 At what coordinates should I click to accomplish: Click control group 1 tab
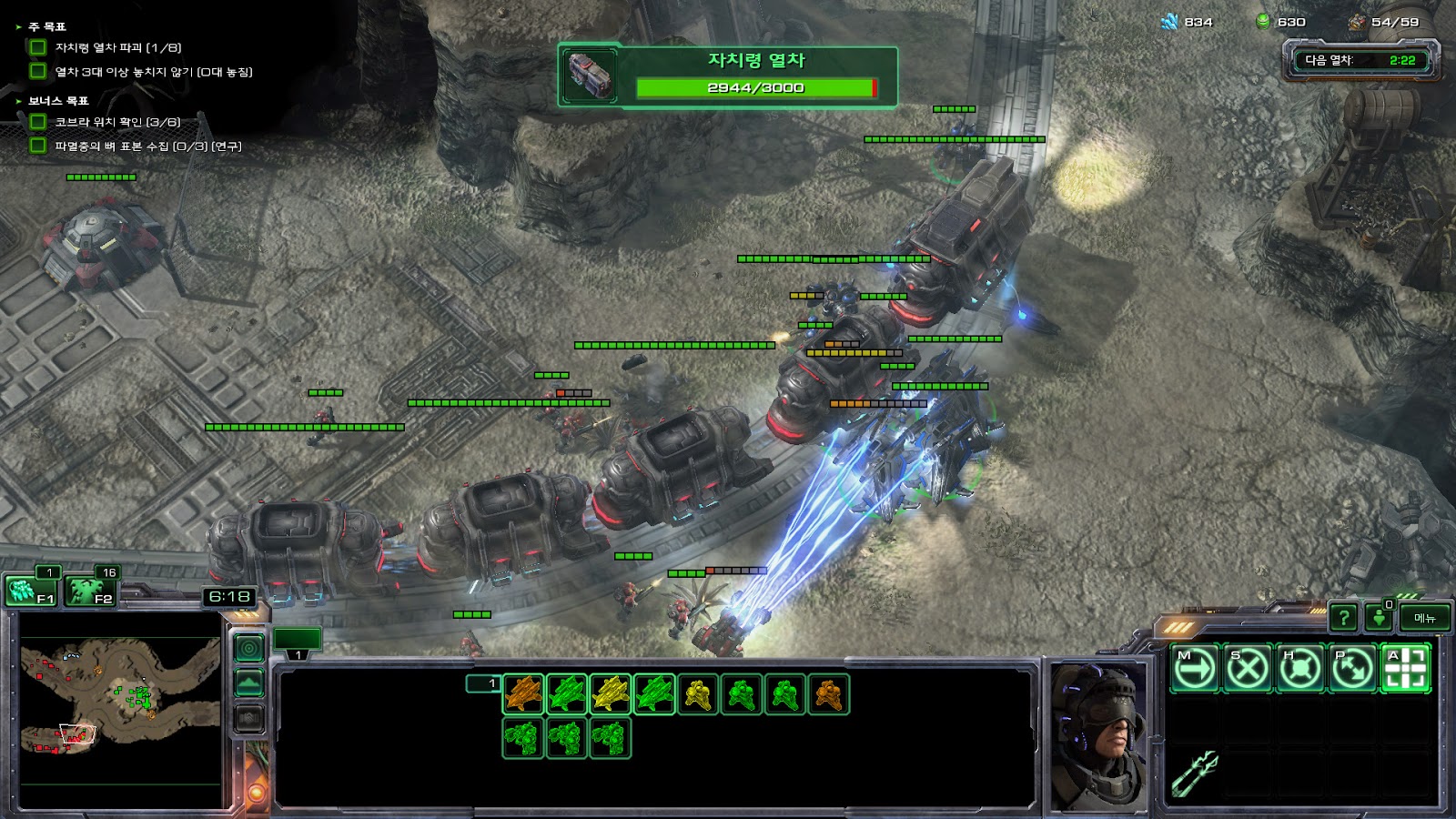[x=298, y=641]
